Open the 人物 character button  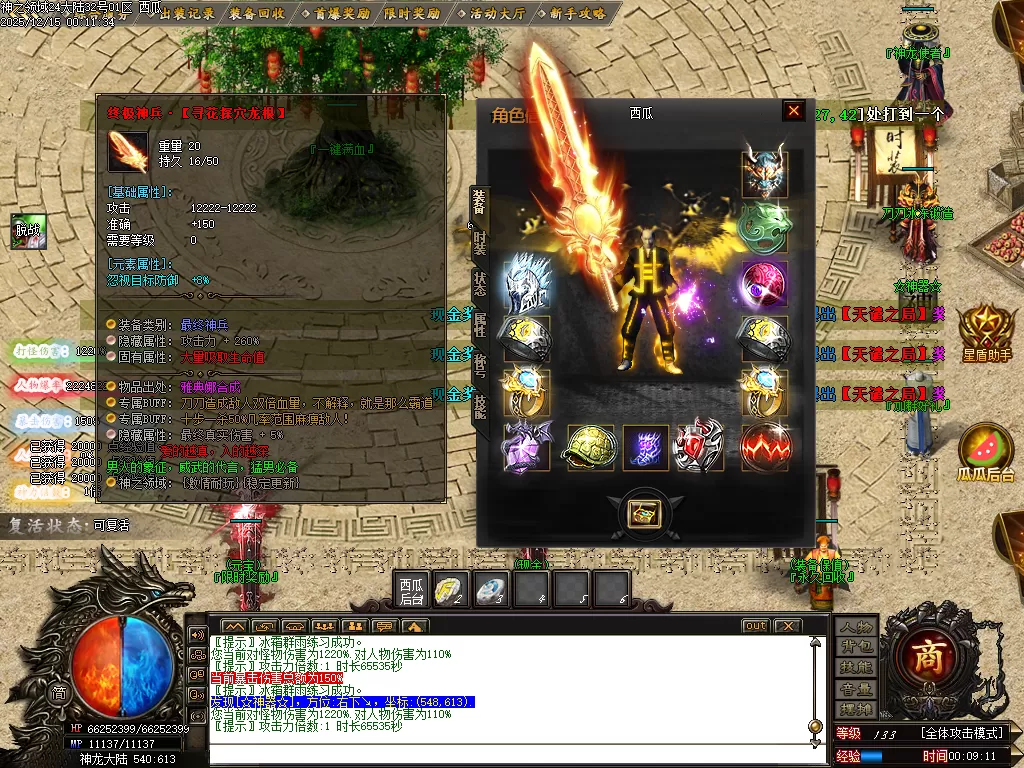[856, 627]
